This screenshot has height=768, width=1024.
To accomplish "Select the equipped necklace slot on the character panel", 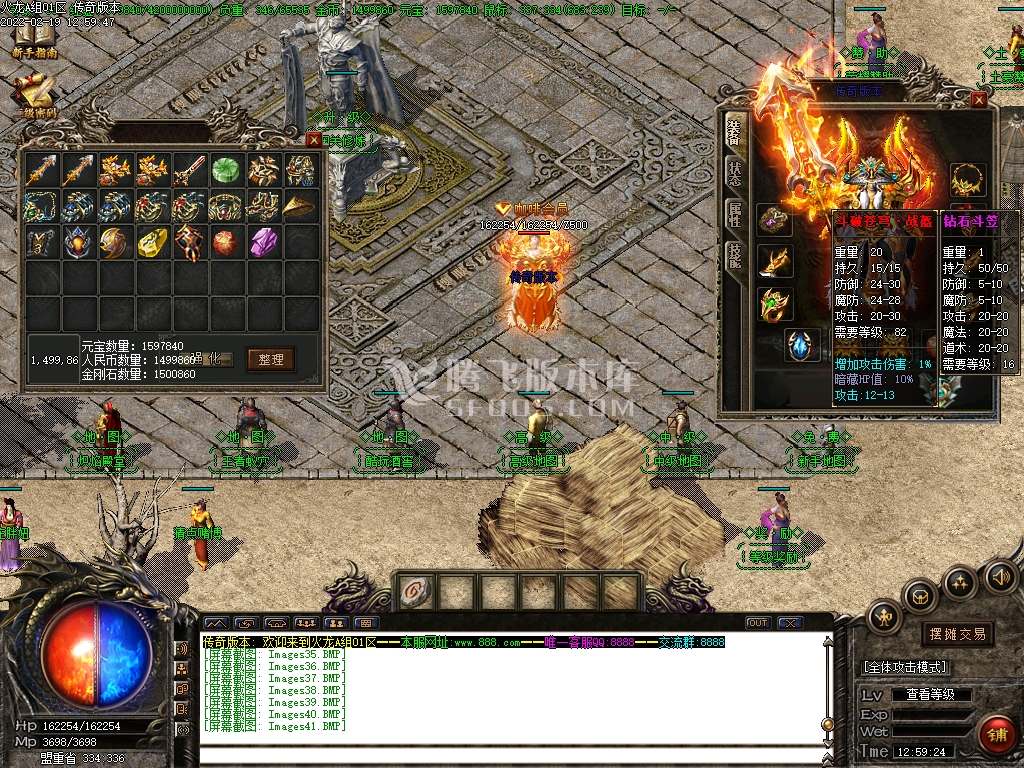I will point(968,180).
